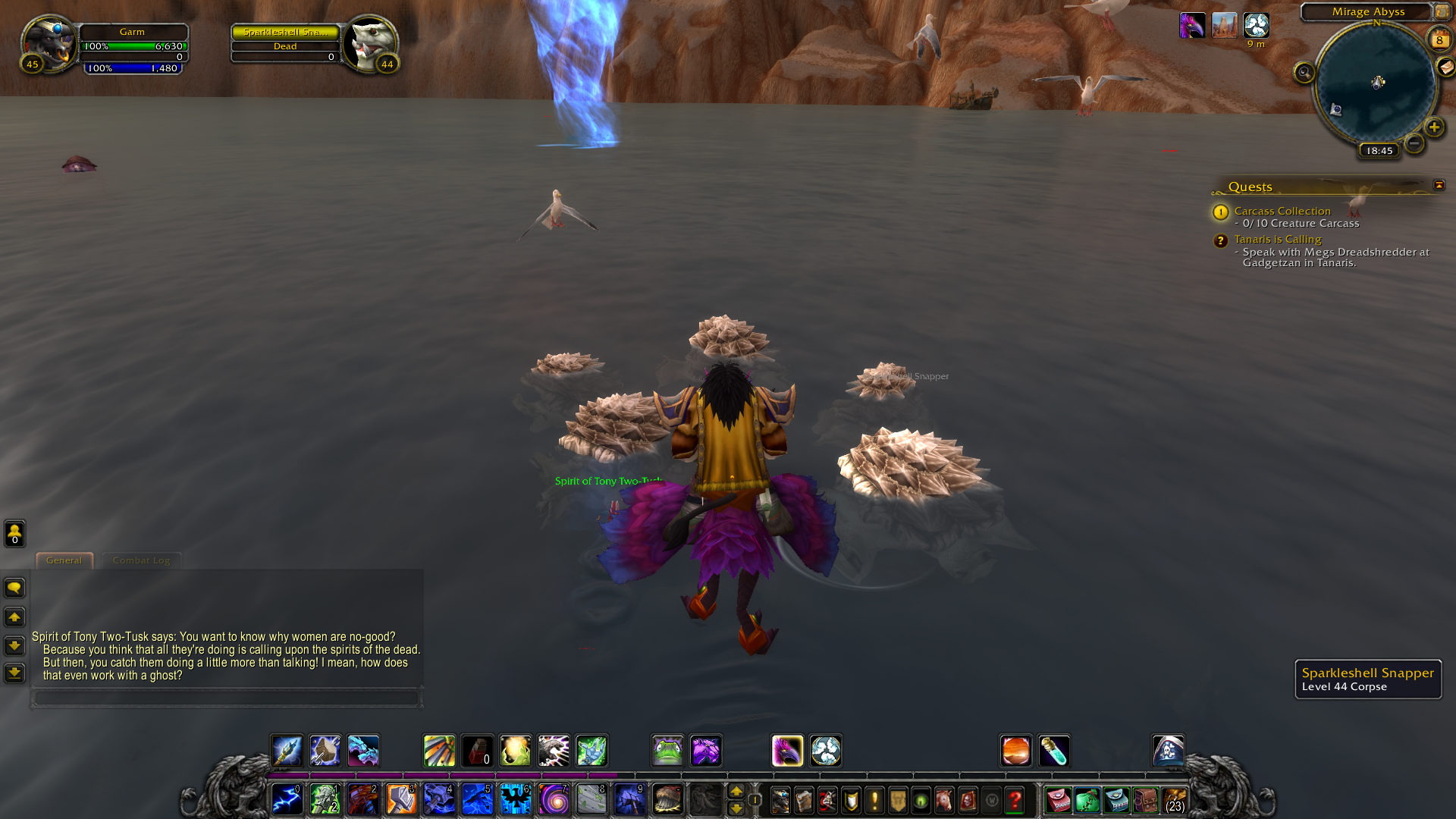Activate the green frog Hex ability
The height and width of the screenshot is (819, 1456).
pyautogui.click(x=667, y=751)
